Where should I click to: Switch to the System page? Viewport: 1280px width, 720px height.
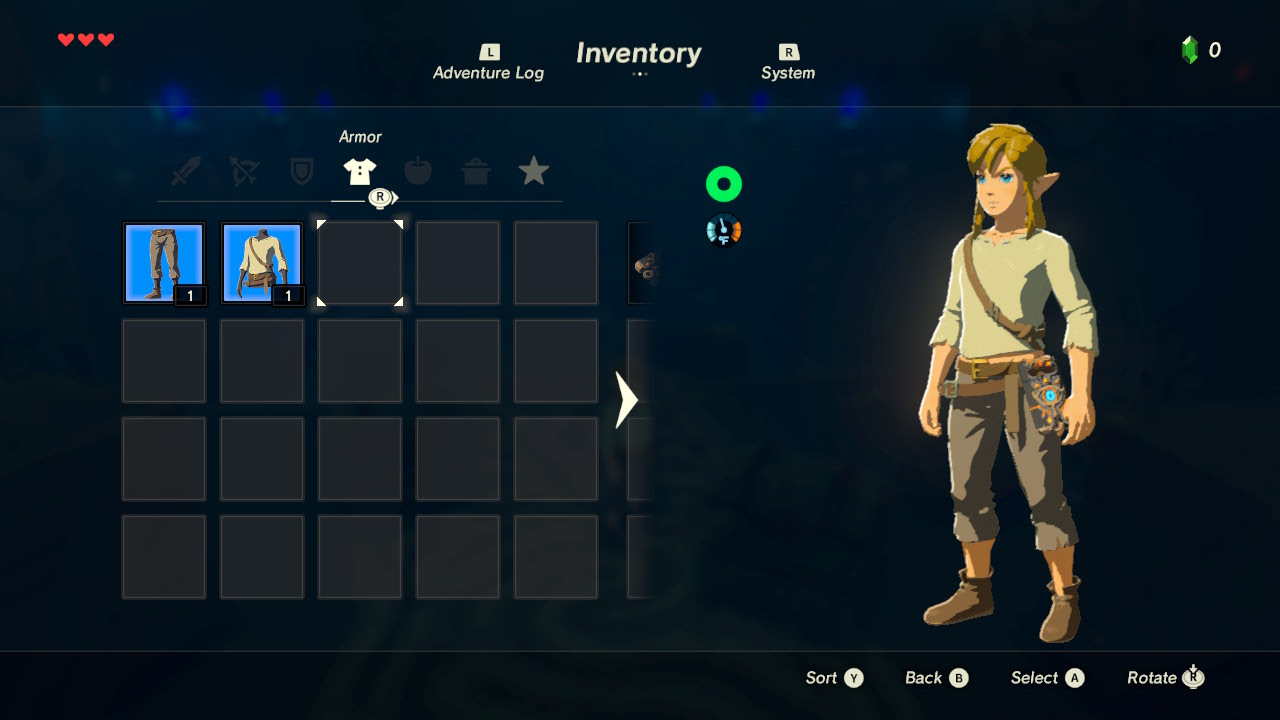coord(788,63)
